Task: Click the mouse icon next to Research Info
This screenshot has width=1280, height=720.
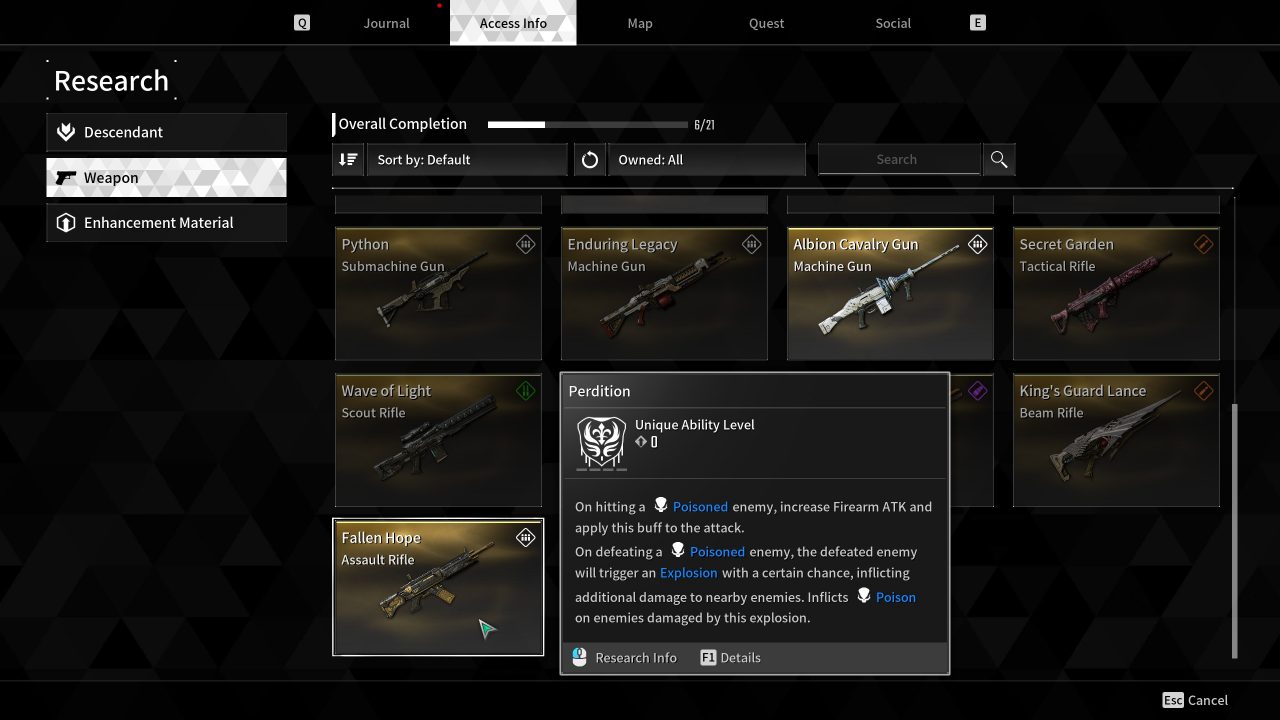Action: point(579,657)
